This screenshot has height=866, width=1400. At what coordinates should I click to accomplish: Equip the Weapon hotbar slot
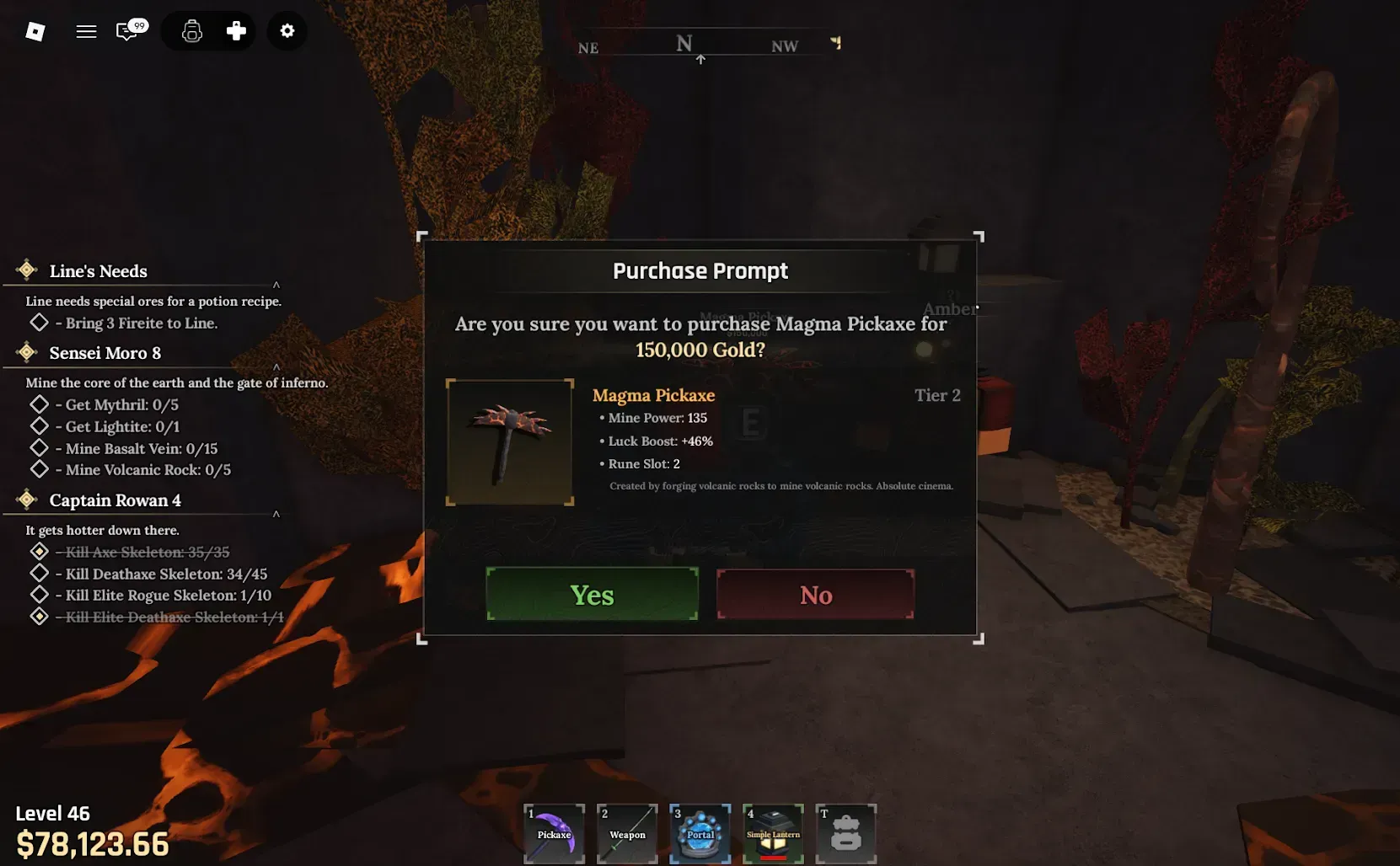(x=627, y=833)
